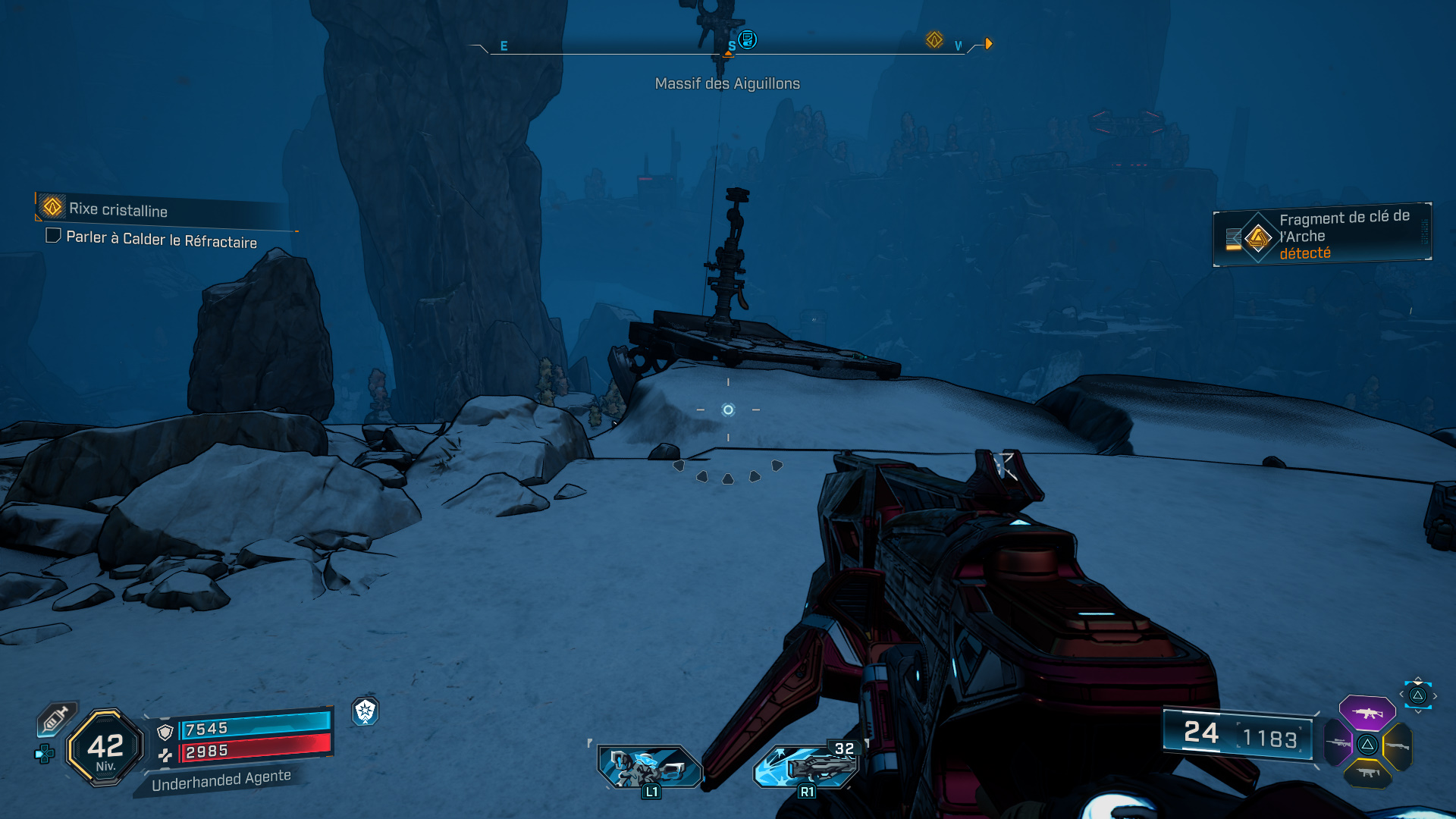Click the Rixe cristalline quest diamond icon
The width and height of the screenshot is (1456, 819).
50,206
